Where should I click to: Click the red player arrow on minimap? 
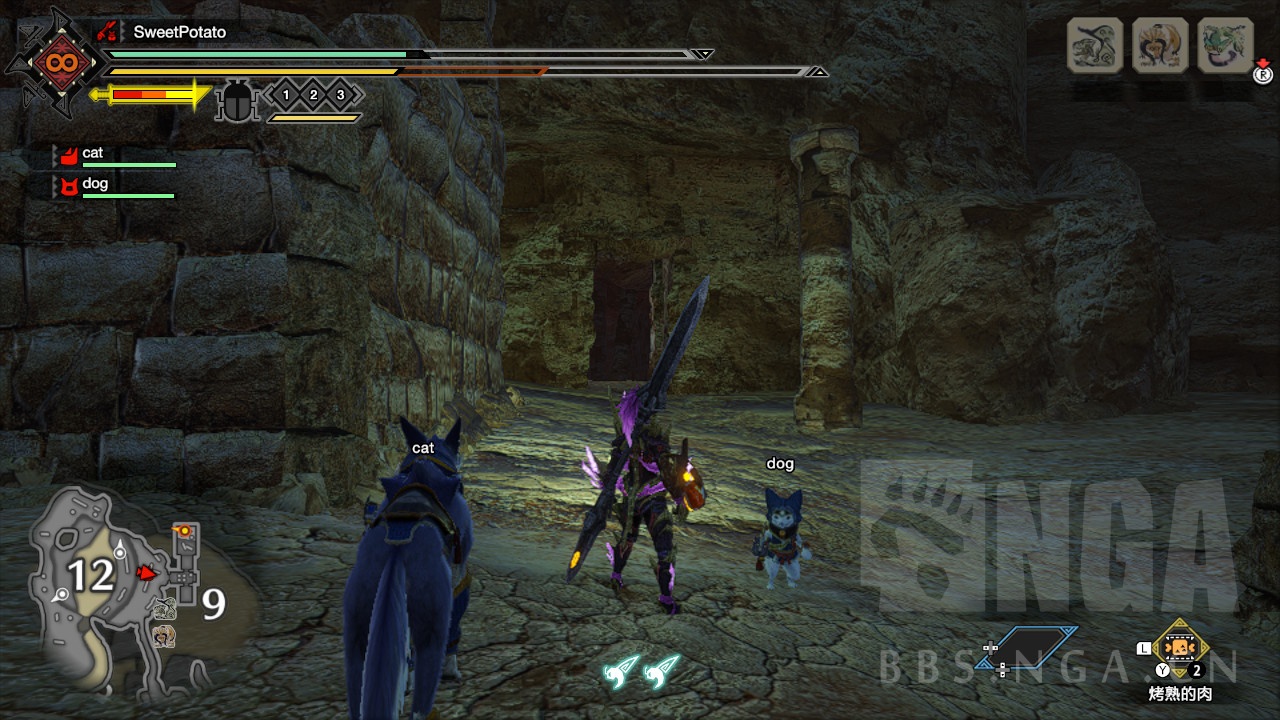tap(145, 573)
